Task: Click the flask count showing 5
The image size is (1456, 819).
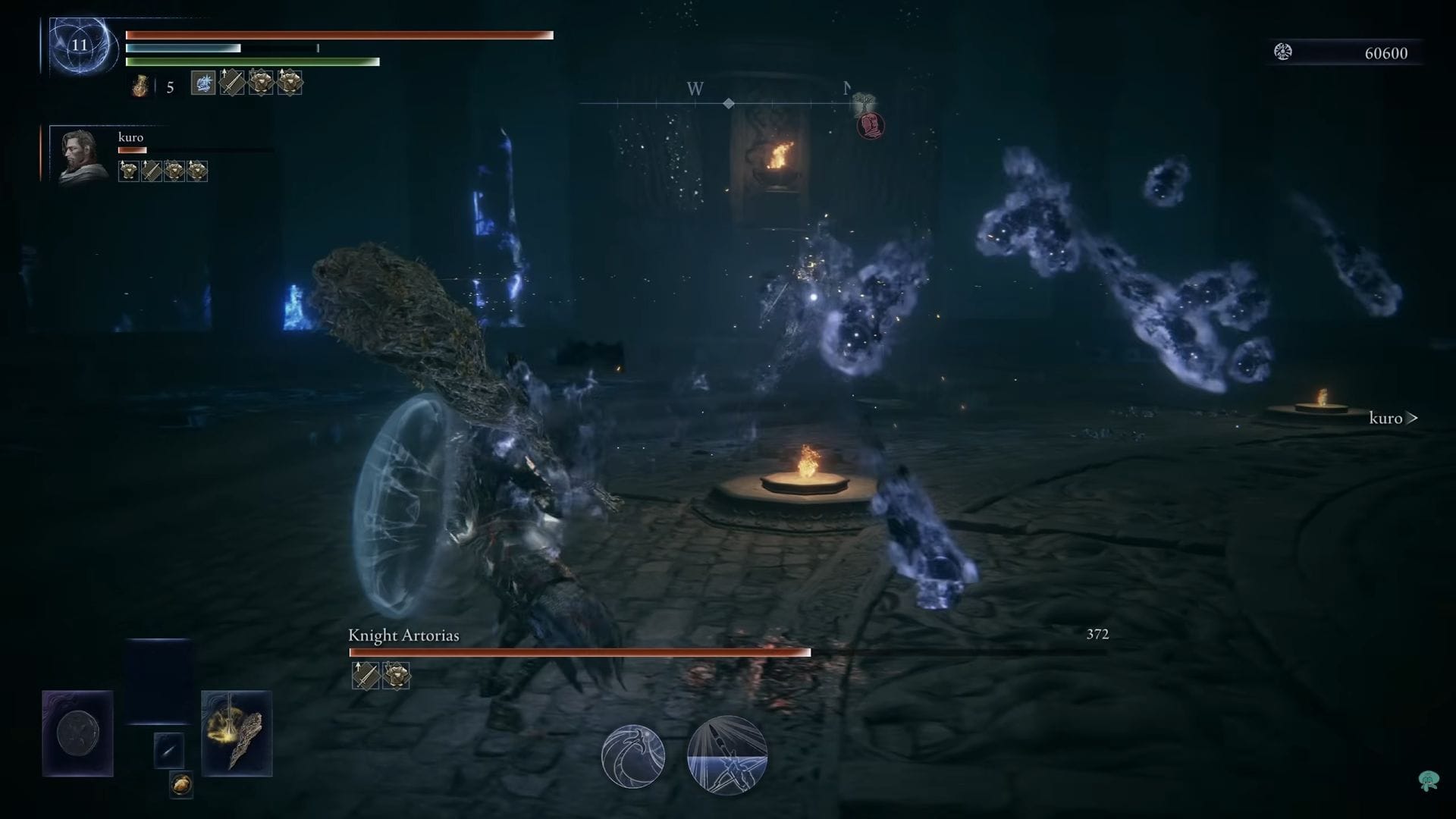Action: pos(167,85)
